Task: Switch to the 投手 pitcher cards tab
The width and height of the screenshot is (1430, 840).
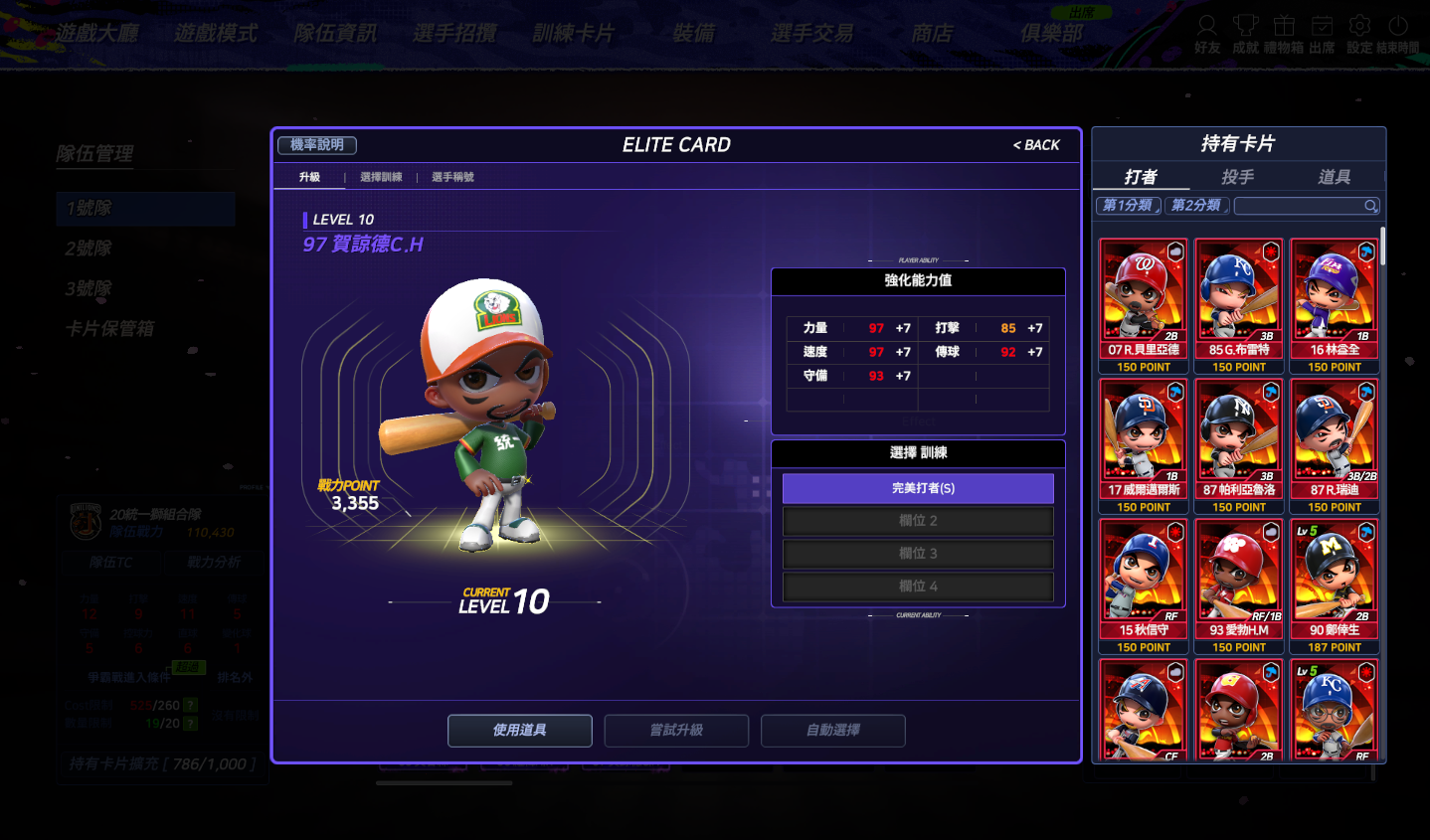Action: tap(1237, 177)
